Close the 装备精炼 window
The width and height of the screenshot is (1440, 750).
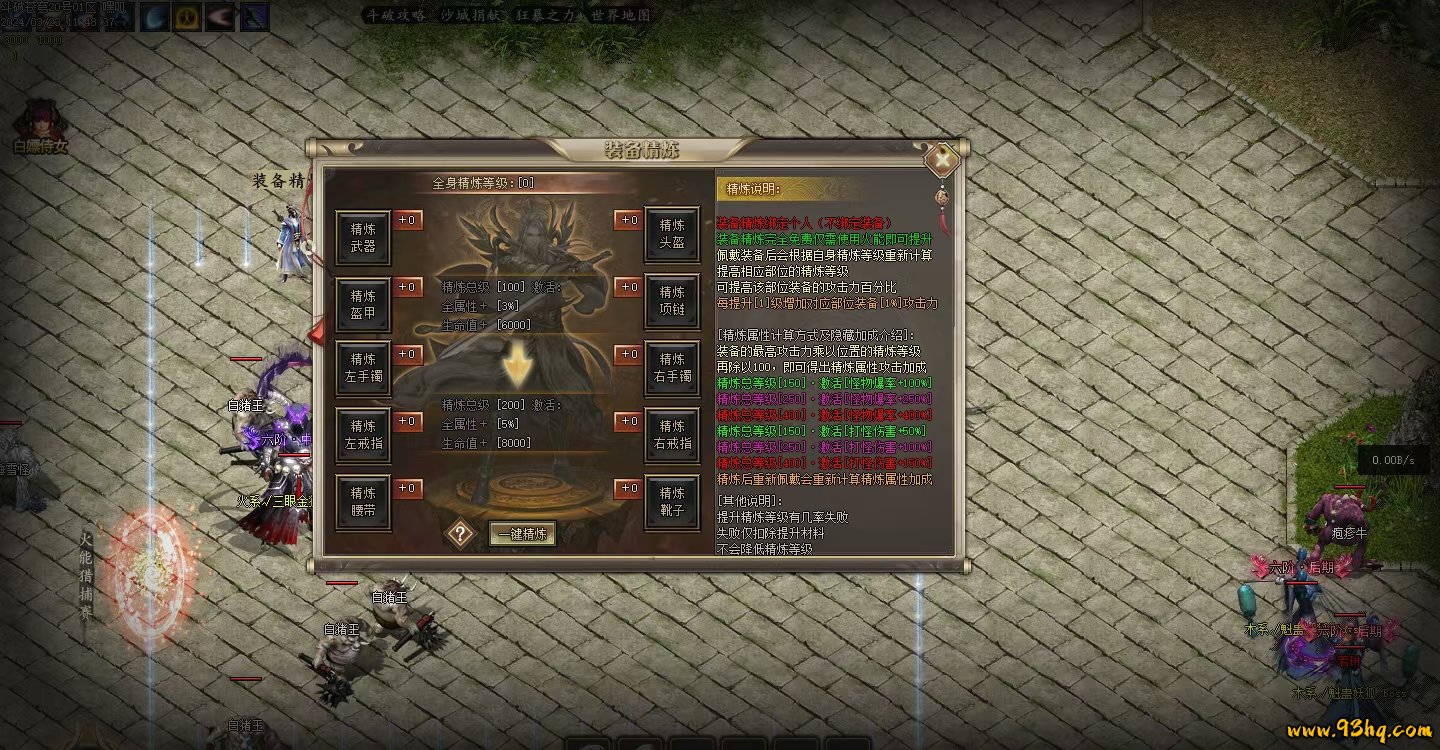(941, 160)
